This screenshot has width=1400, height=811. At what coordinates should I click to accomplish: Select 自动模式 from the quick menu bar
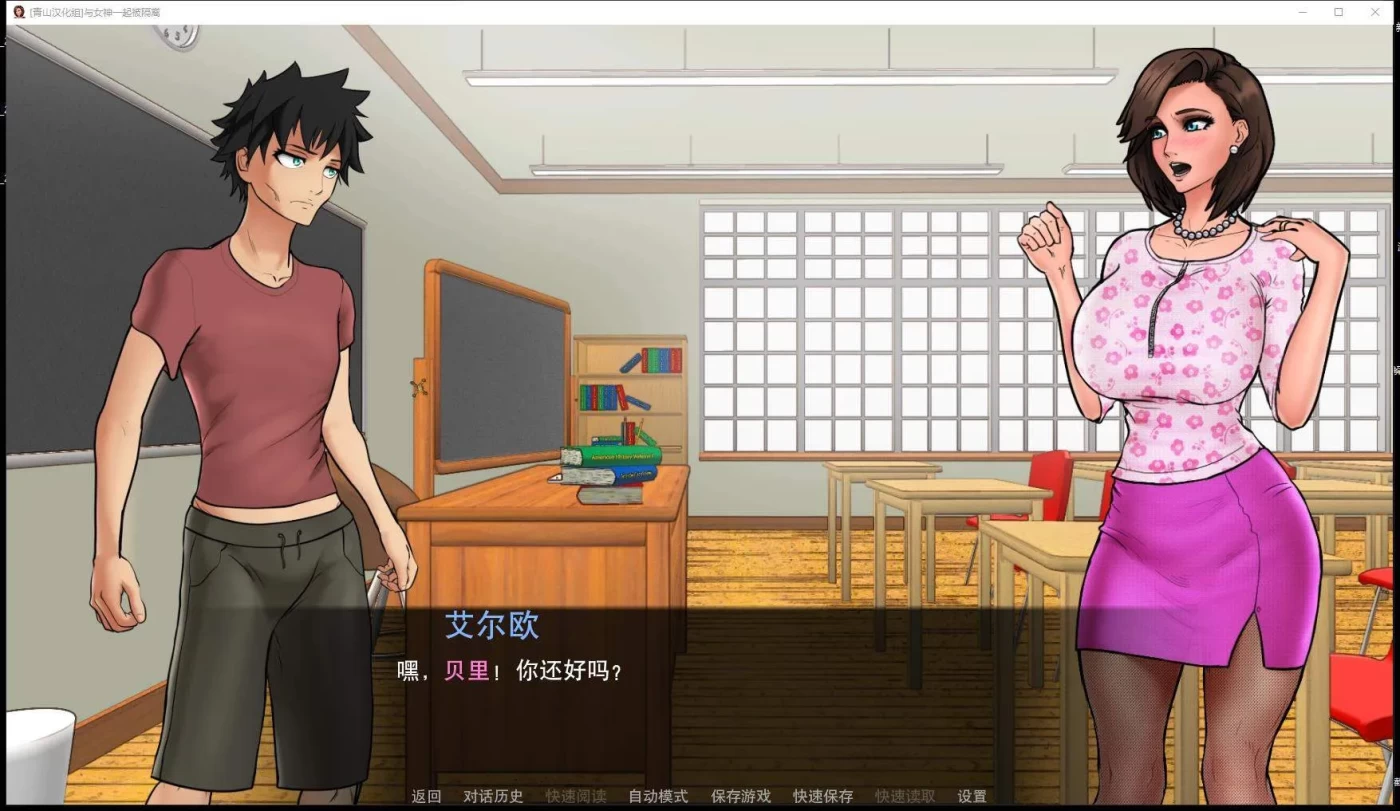pyautogui.click(x=656, y=796)
